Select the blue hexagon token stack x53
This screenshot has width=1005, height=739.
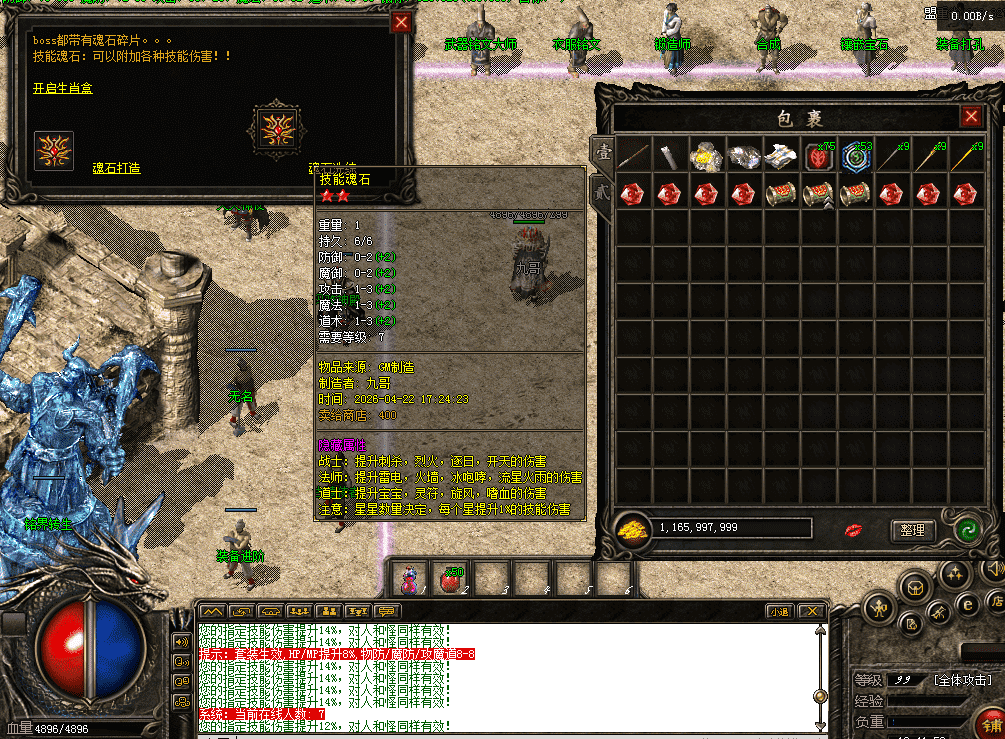(x=855, y=156)
